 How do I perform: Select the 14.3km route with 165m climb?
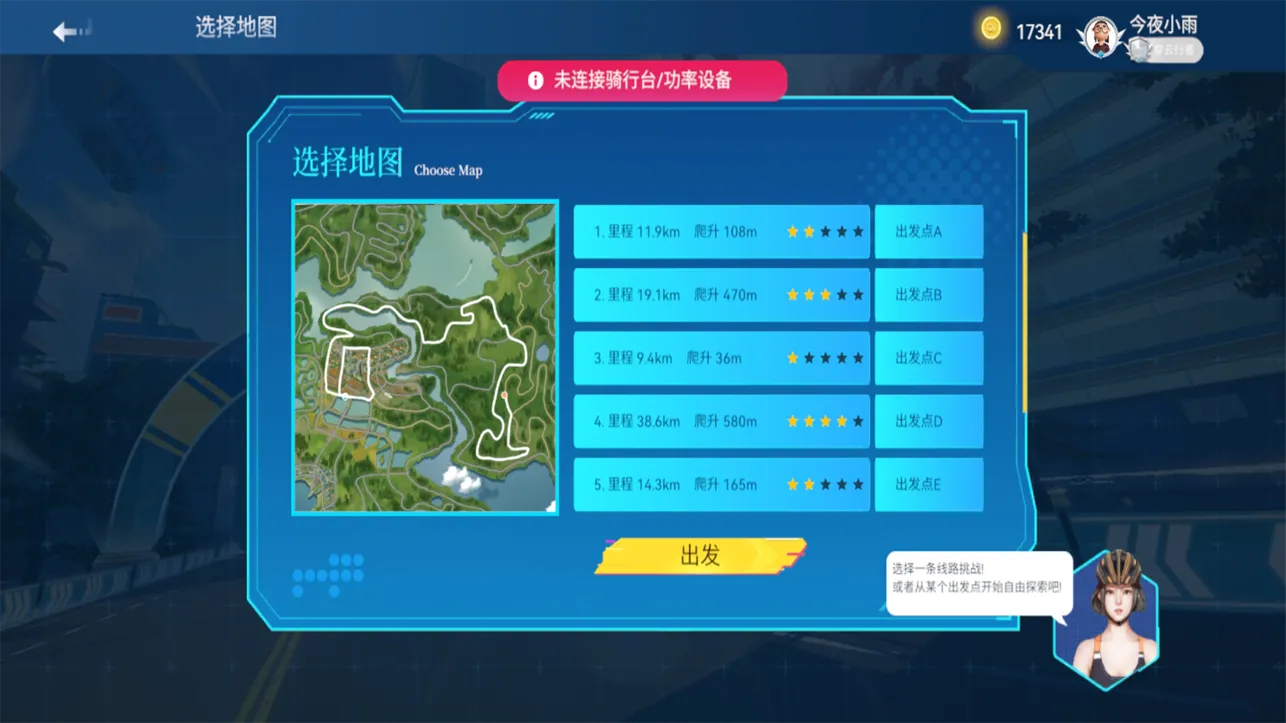[720, 484]
